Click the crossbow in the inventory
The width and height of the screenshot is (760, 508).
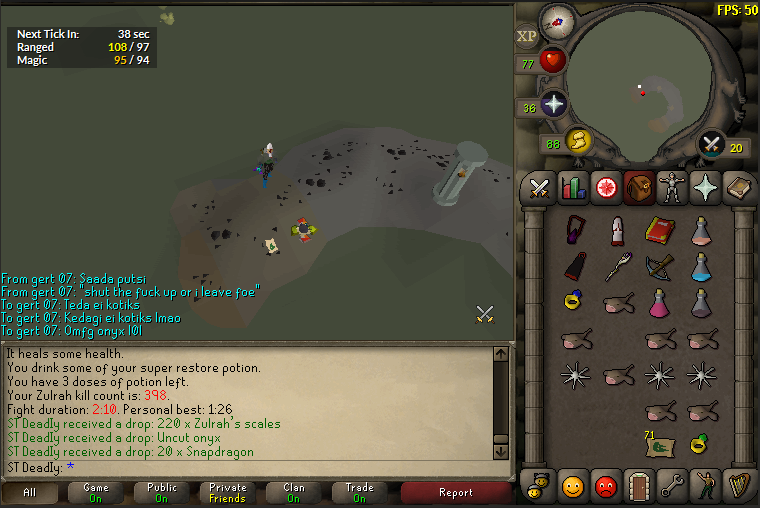(659, 266)
